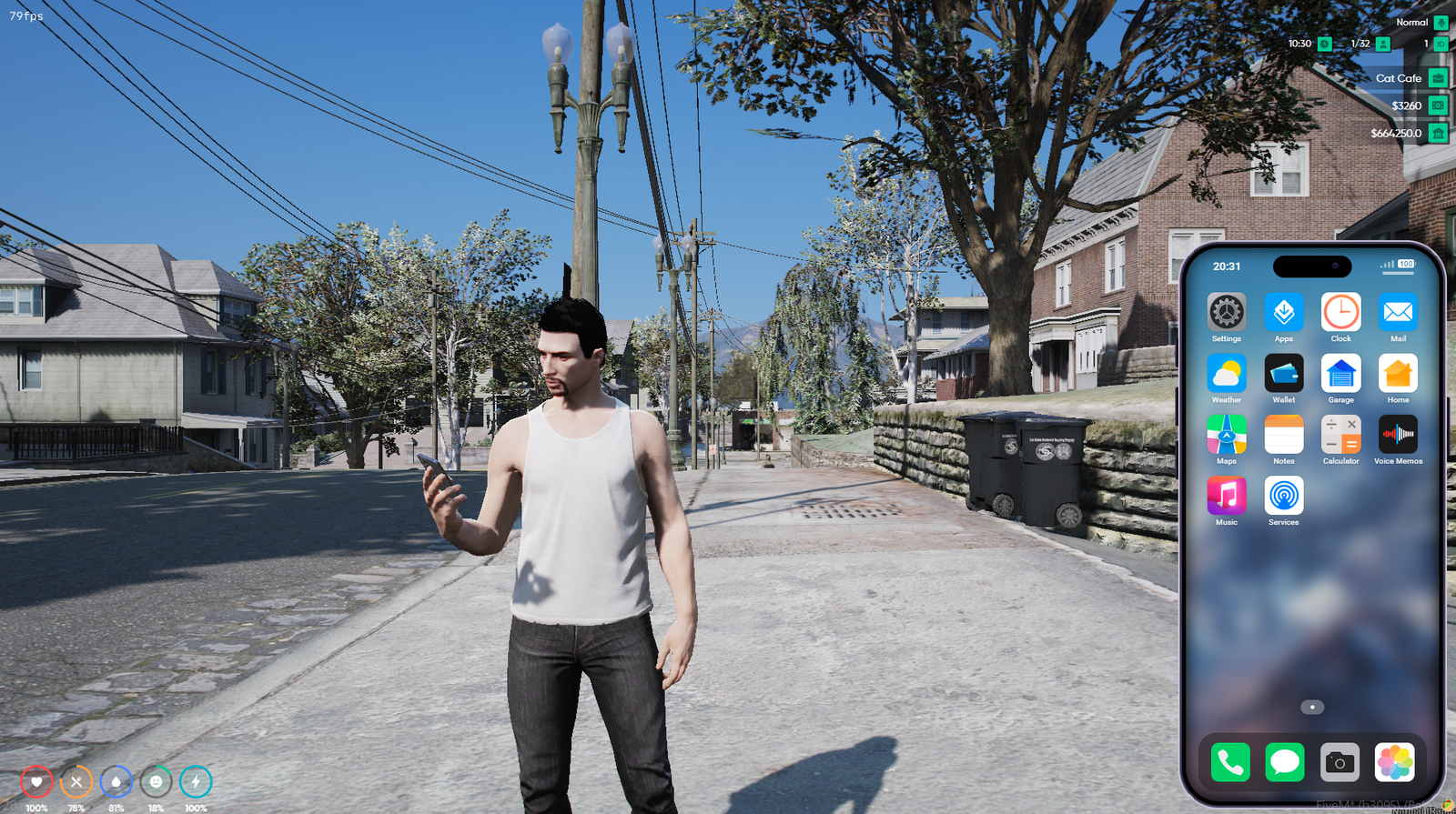This screenshot has height=814, width=1456.
Task: Click the home screen page indicator dot
Action: [1312, 707]
